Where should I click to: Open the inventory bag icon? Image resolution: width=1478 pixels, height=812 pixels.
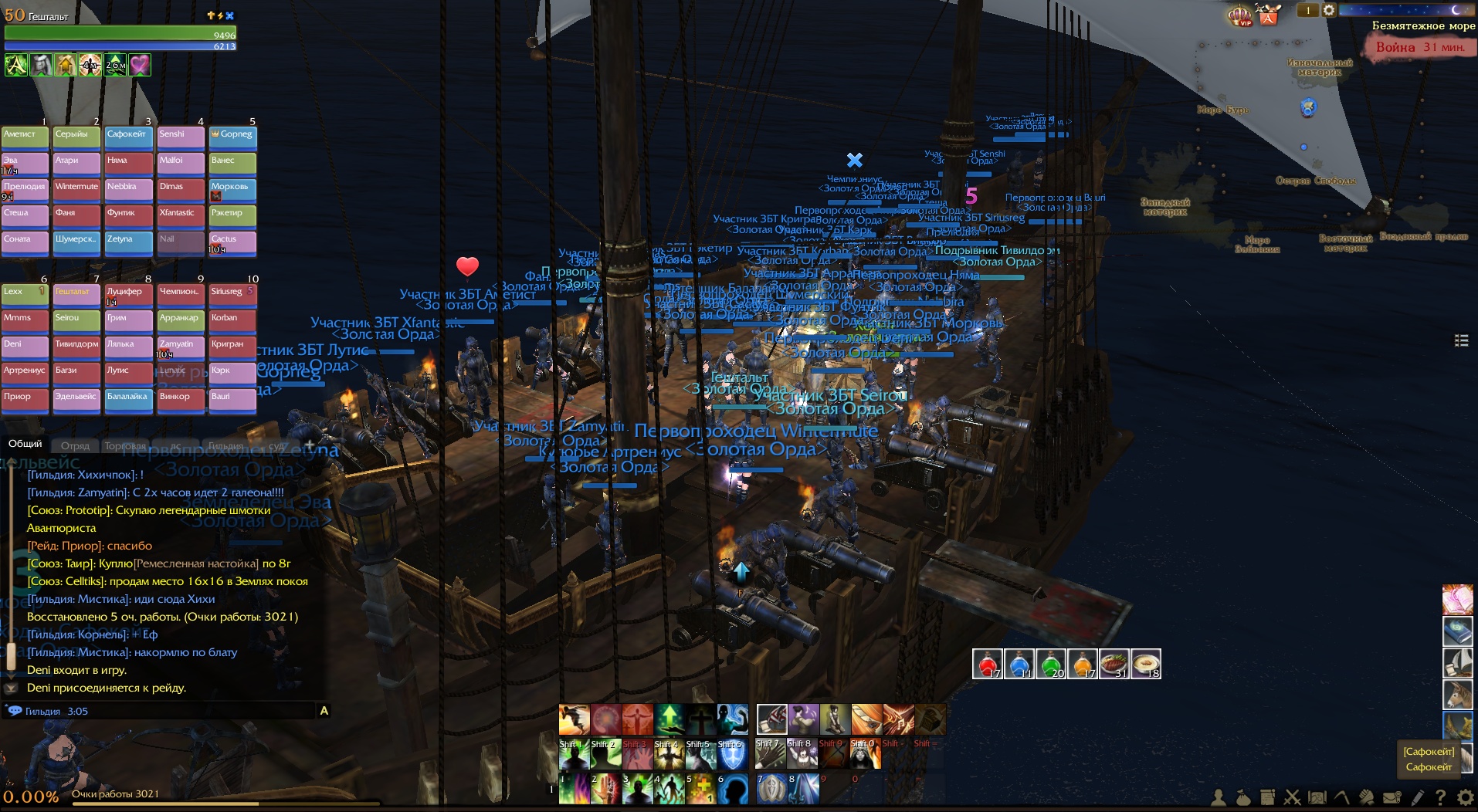coord(1243,797)
